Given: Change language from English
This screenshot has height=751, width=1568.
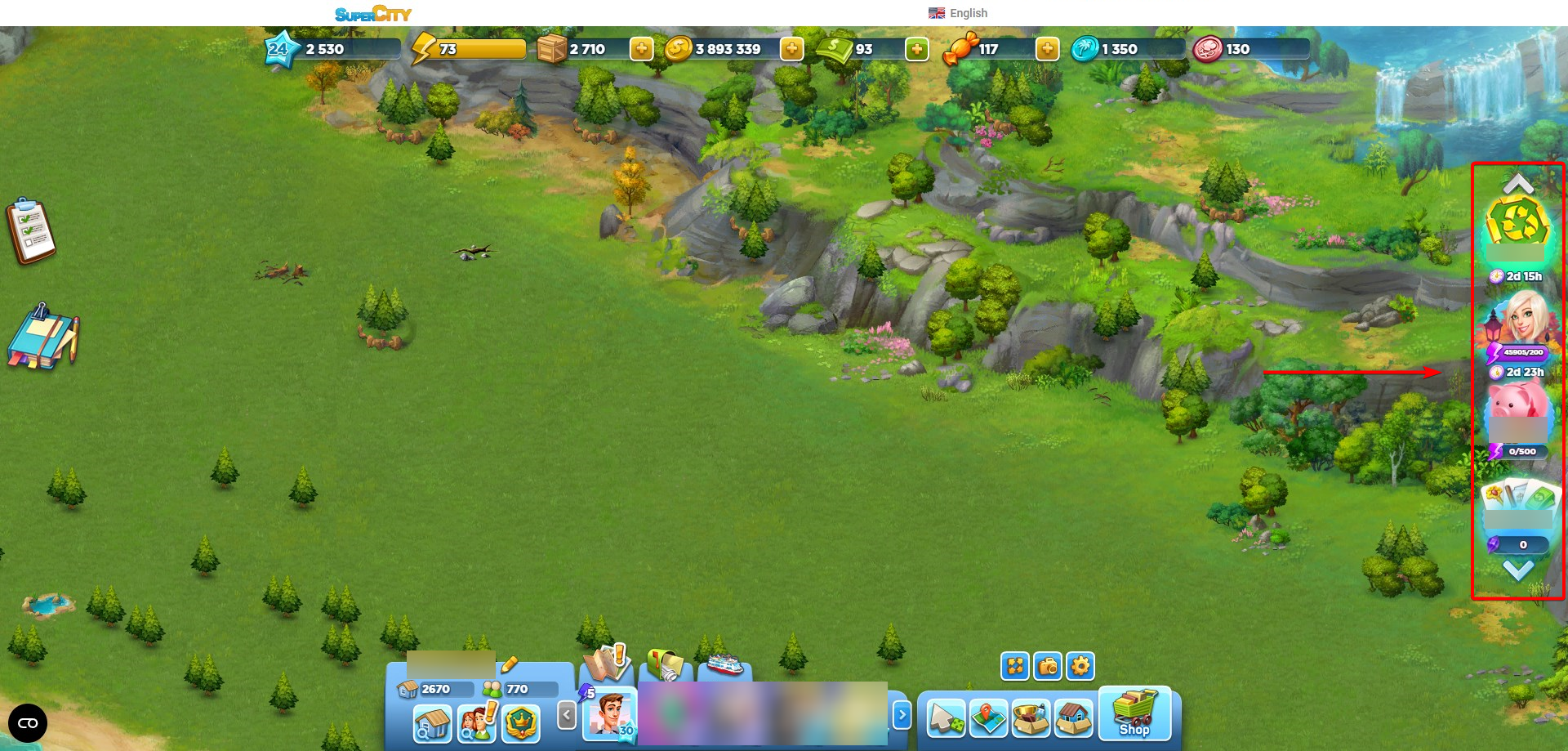Looking at the screenshot, I should coord(959,13).
